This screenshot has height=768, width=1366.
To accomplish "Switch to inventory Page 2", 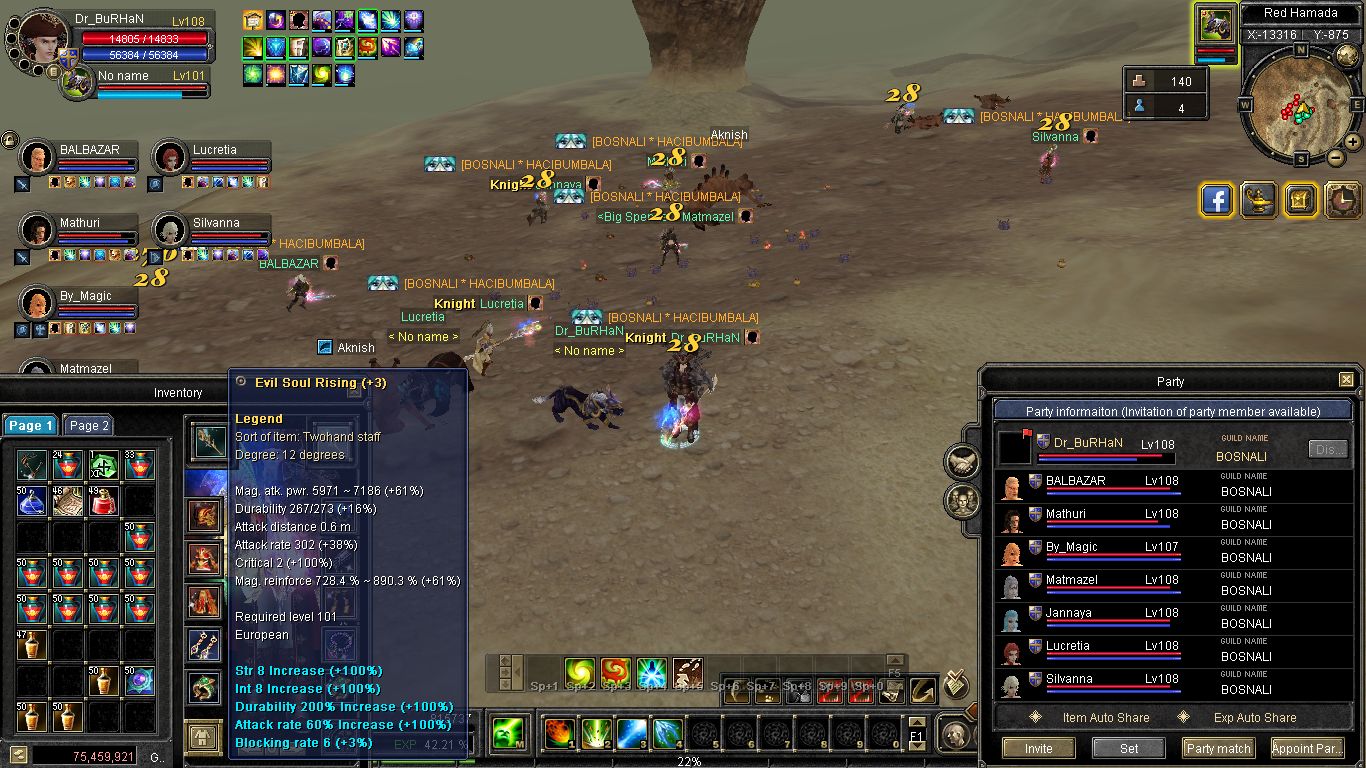I will pos(88,425).
